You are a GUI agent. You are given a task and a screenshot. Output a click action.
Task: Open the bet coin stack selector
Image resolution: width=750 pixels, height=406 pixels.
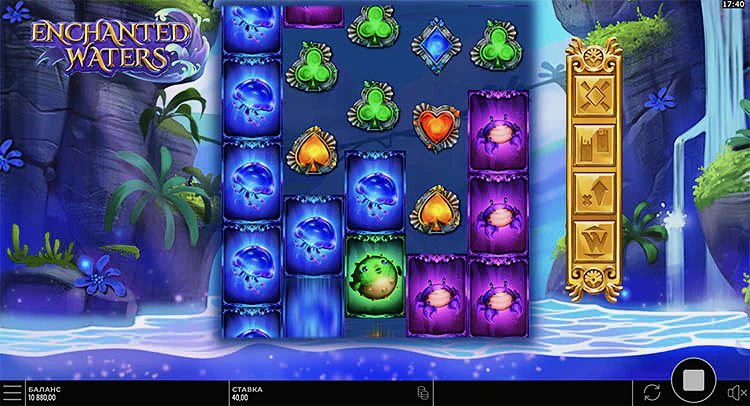coord(423,392)
